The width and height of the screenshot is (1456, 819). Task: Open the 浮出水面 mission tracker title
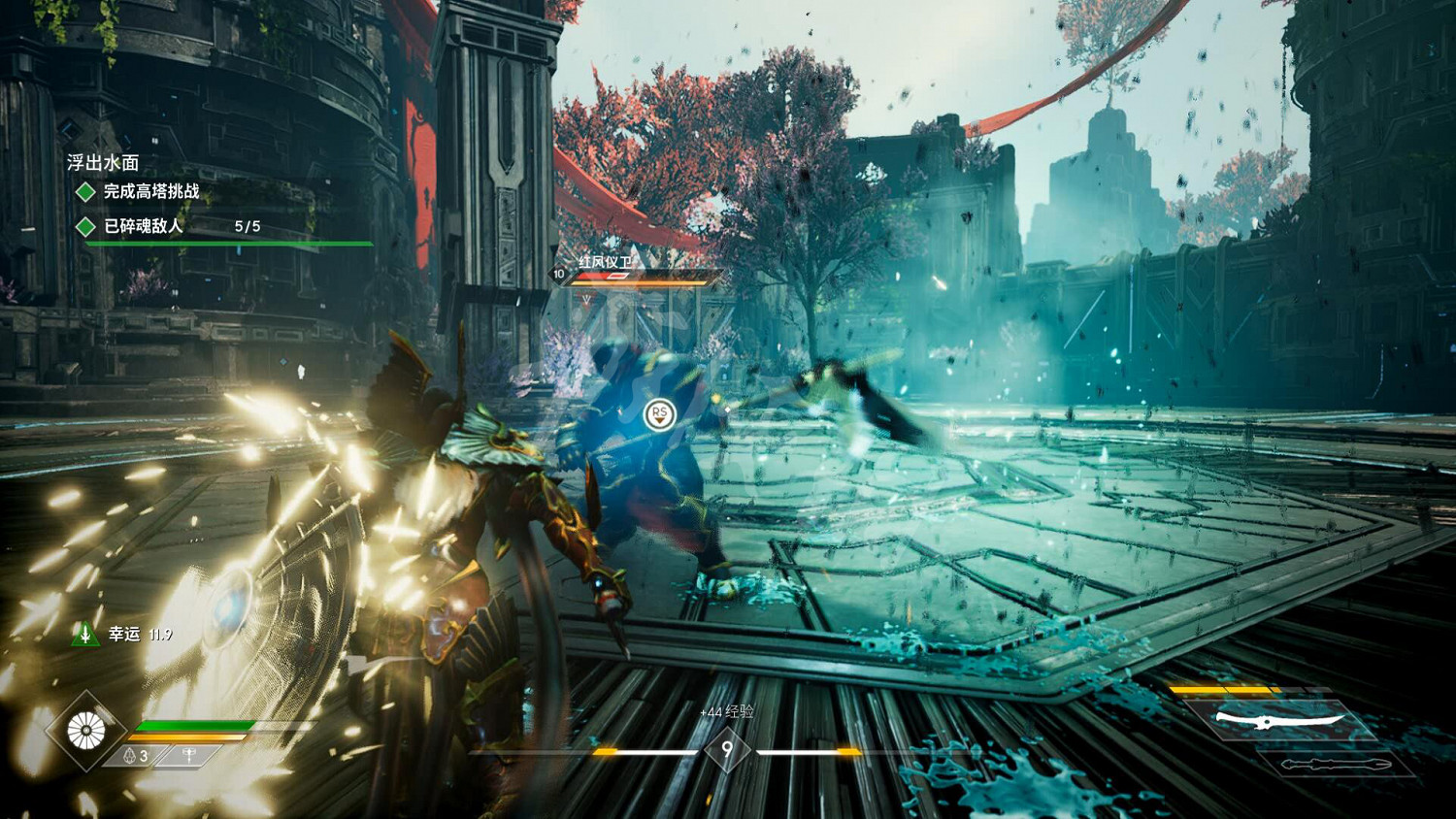pos(103,163)
